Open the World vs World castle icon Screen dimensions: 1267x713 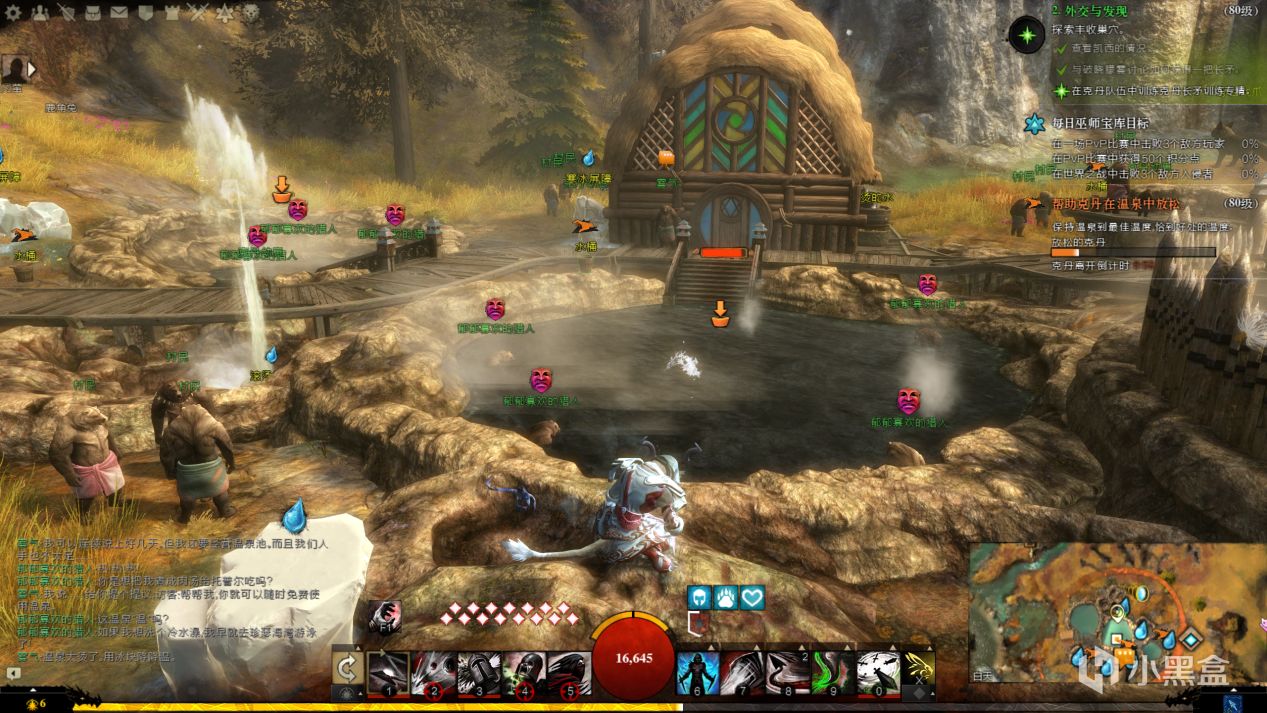(171, 12)
